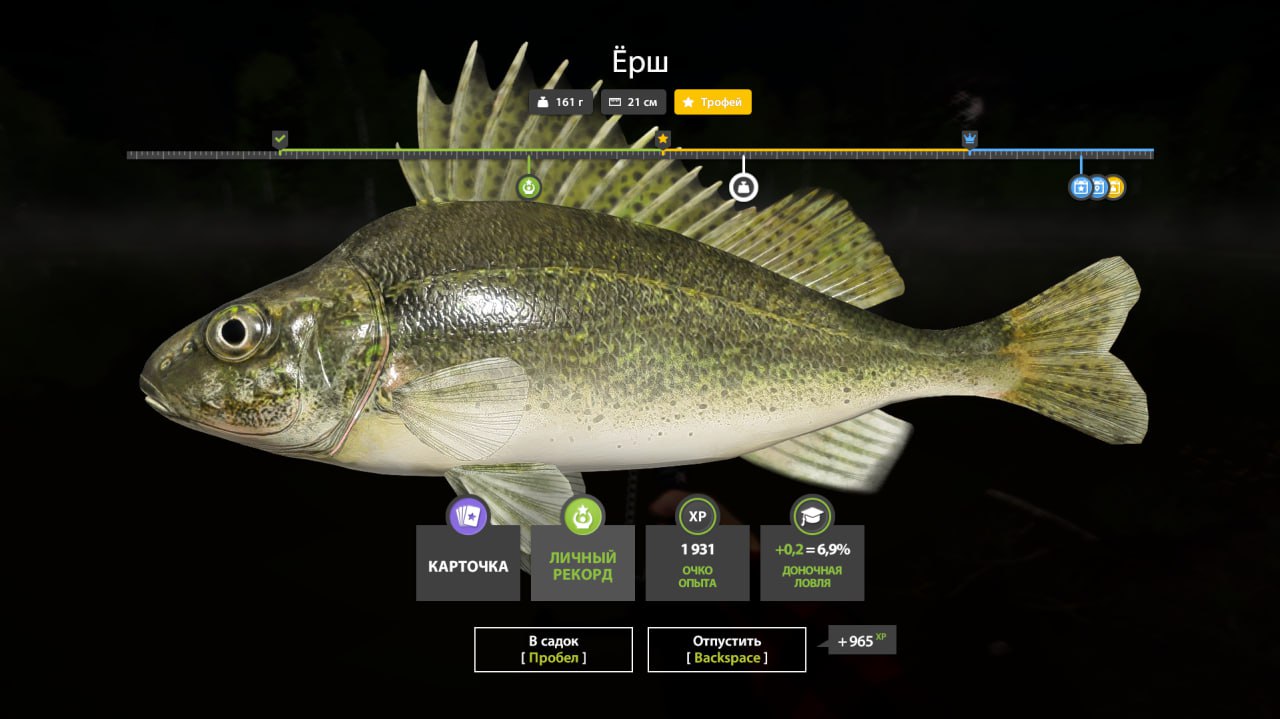This screenshot has width=1280, height=719.
Task: Click the green checkmark marker on scale
Action: click(280, 139)
